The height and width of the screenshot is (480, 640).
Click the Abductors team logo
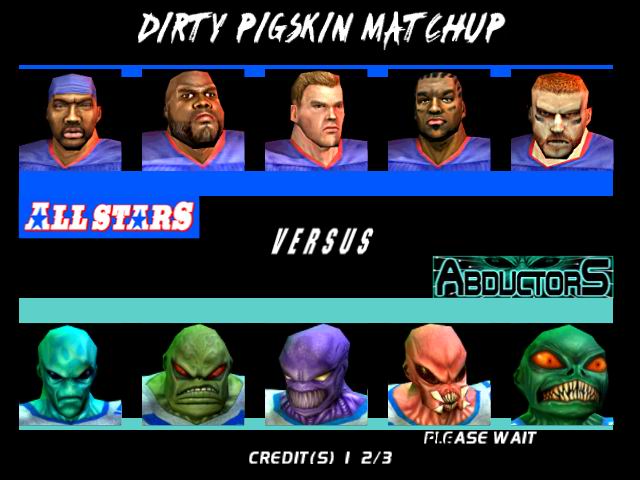tap(522, 277)
